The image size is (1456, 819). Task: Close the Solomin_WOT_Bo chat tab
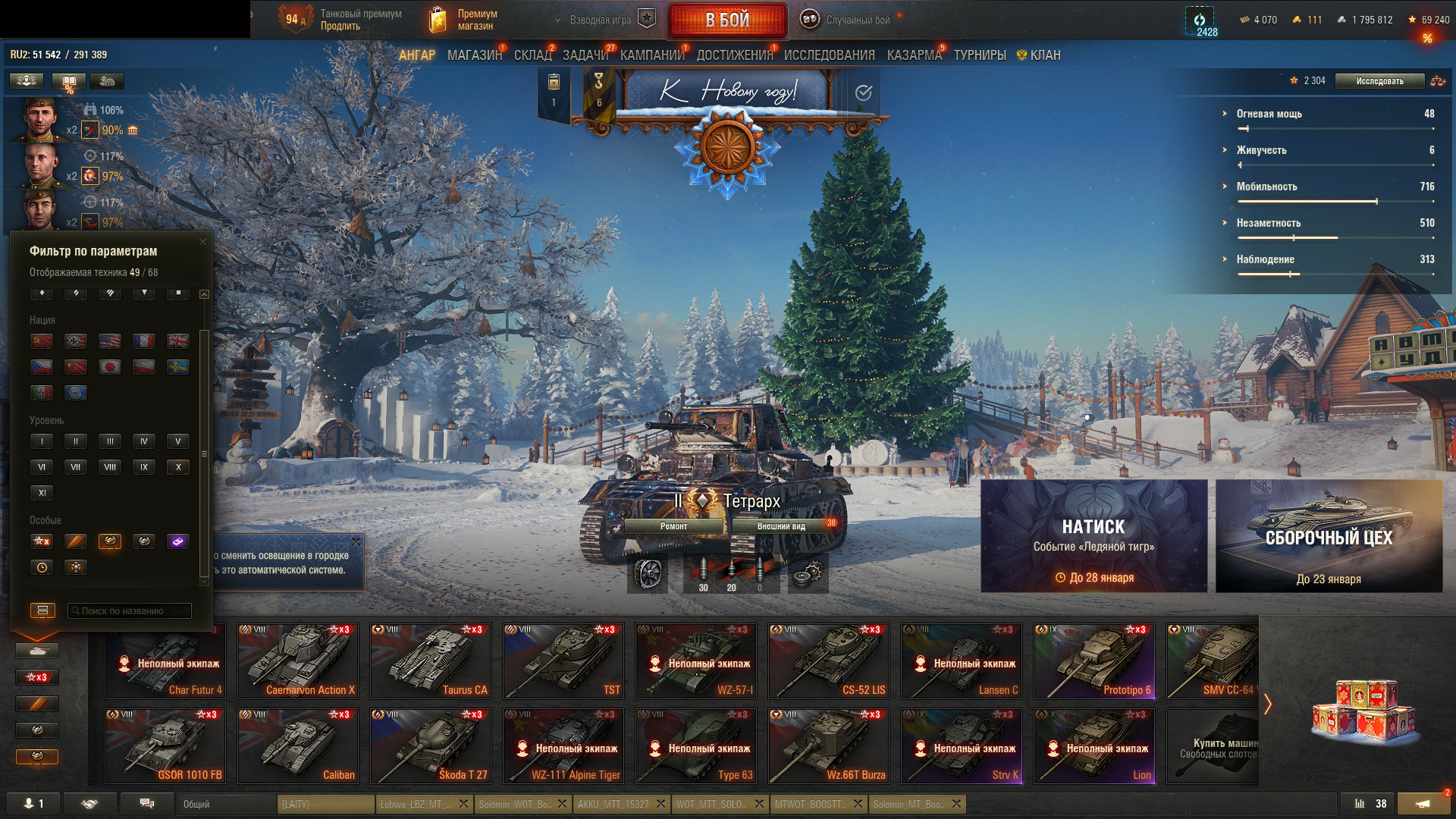(x=562, y=804)
